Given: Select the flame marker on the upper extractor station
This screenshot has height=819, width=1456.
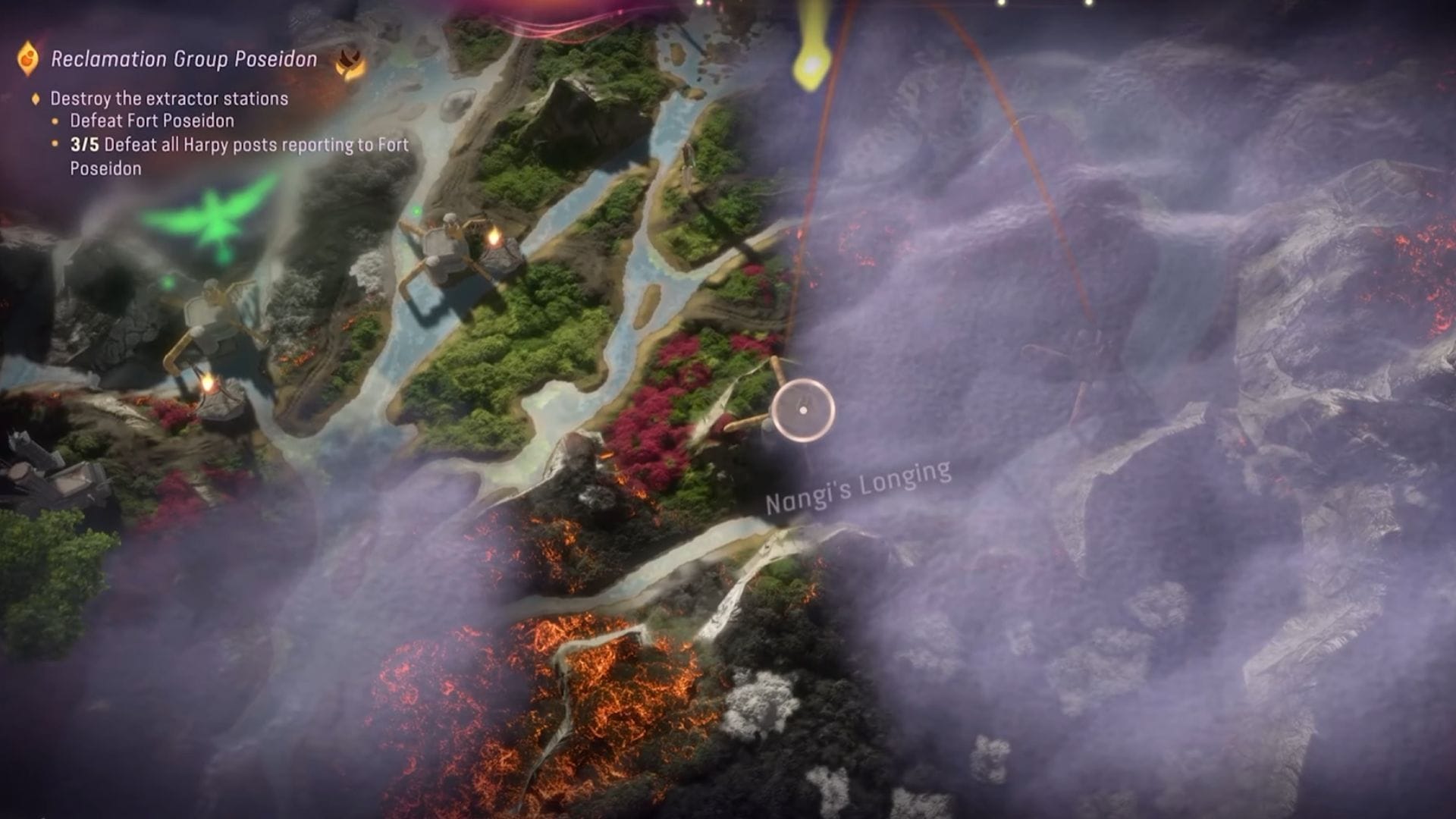Looking at the screenshot, I should click(x=494, y=237).
